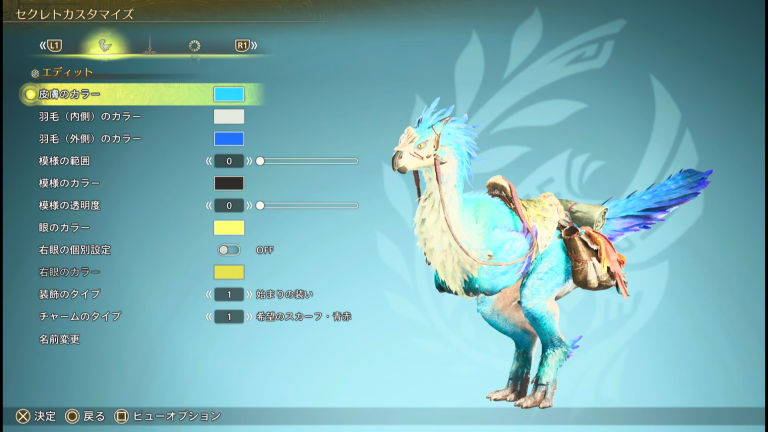Switch to the ring-shaped icon tab
The image size is (768, 432).
tap(194, 45)
